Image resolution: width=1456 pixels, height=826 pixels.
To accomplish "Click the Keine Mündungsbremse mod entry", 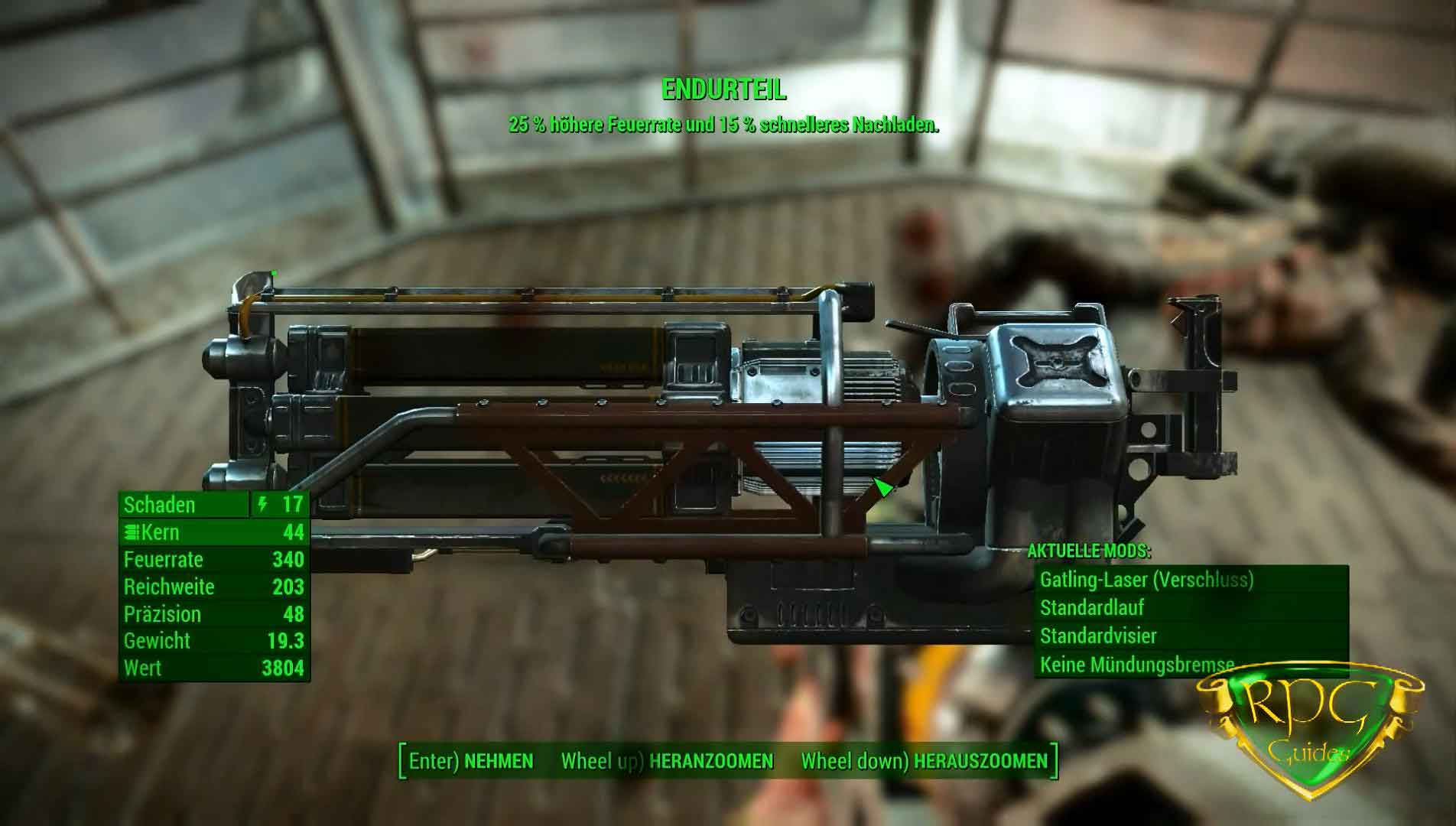I will click(x=1189, y=664).
